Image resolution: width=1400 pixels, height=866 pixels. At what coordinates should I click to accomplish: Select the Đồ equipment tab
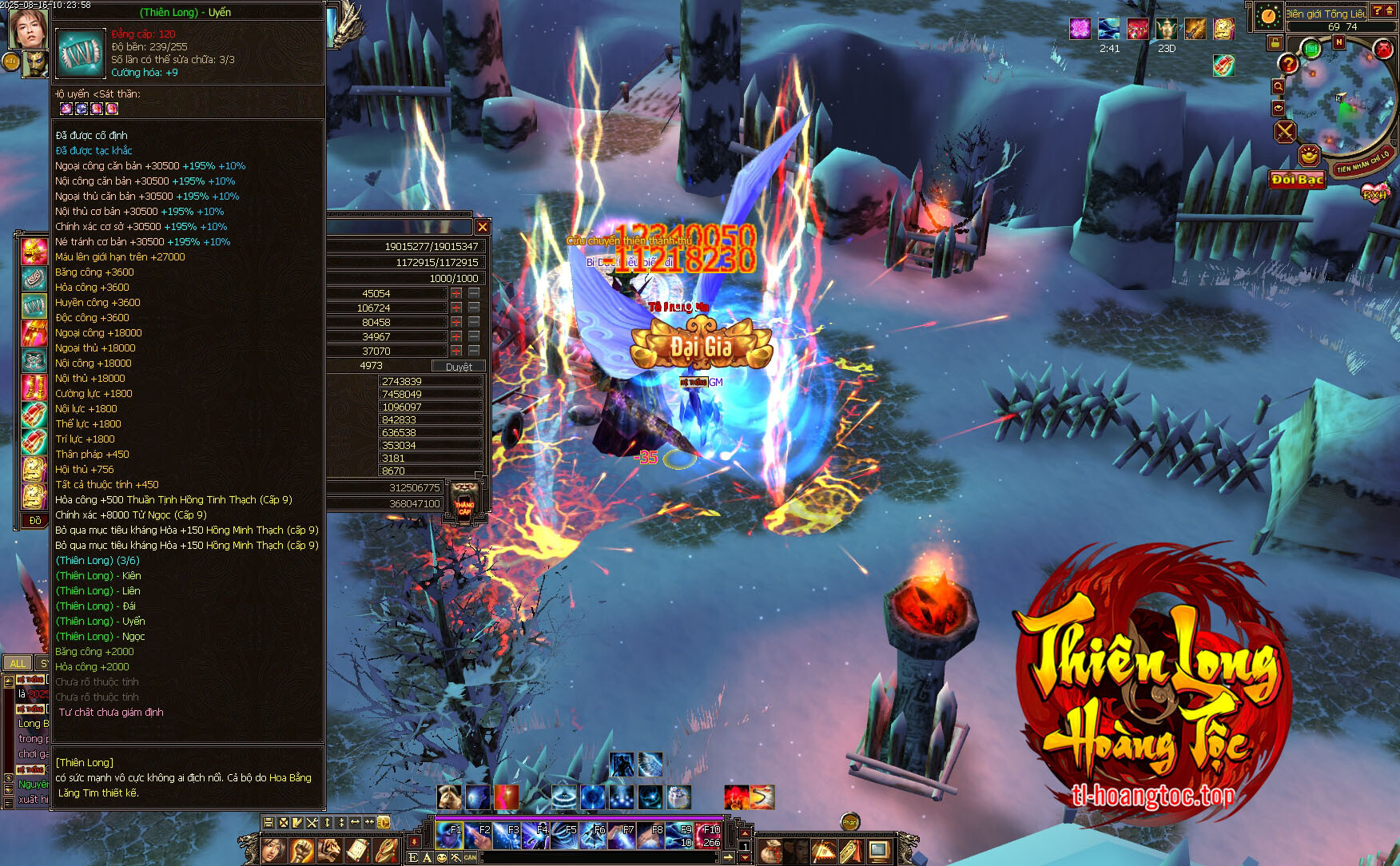click(34, 521)
